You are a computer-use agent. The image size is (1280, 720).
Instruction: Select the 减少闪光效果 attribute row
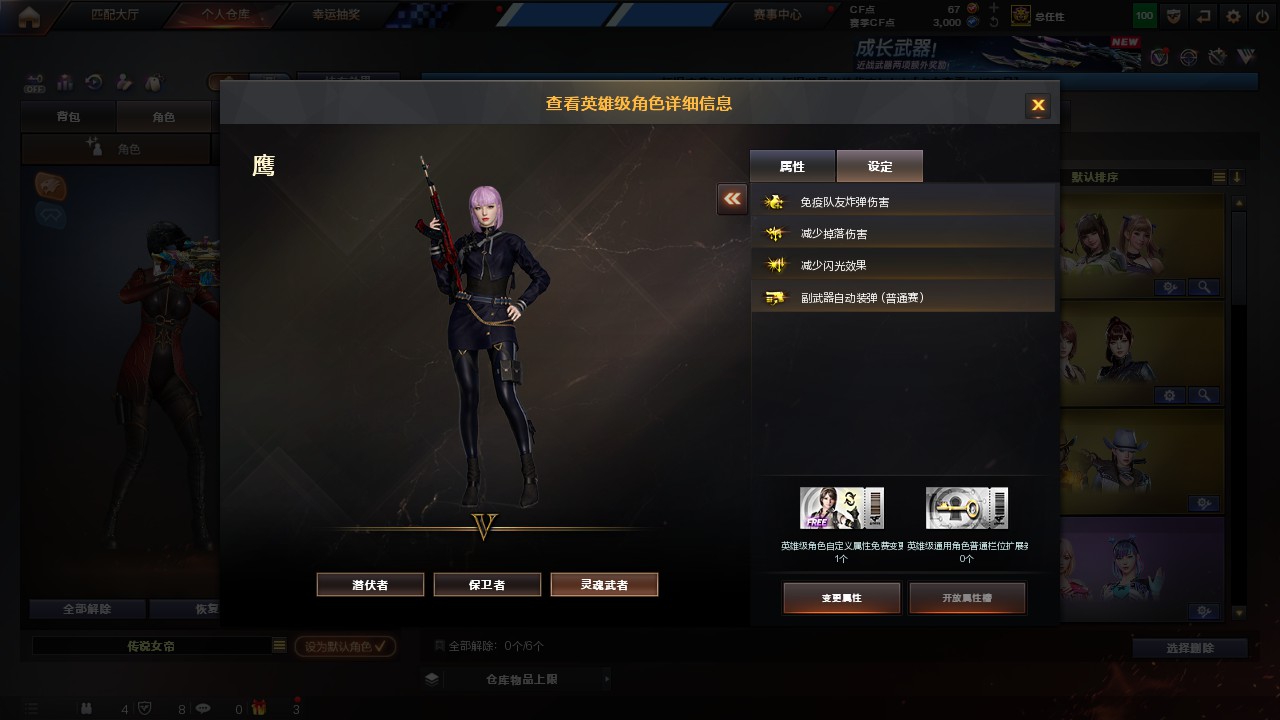[x=903, y=266]
